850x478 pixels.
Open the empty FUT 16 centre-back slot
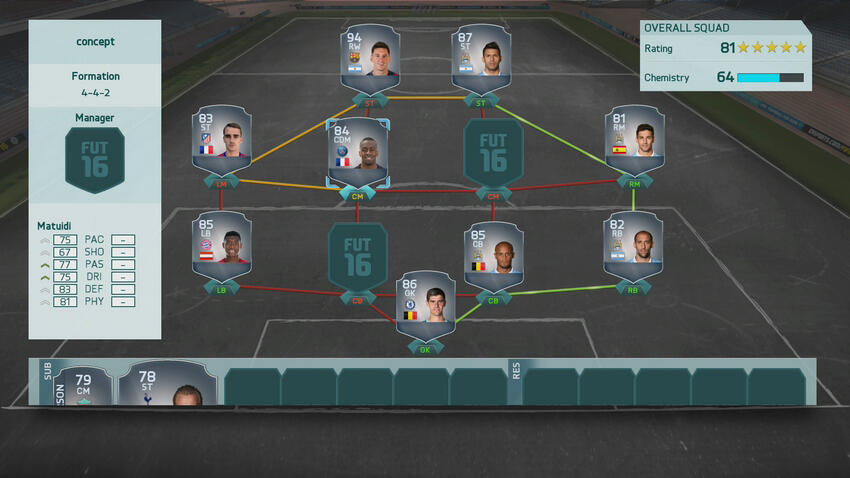click(357, 256)
